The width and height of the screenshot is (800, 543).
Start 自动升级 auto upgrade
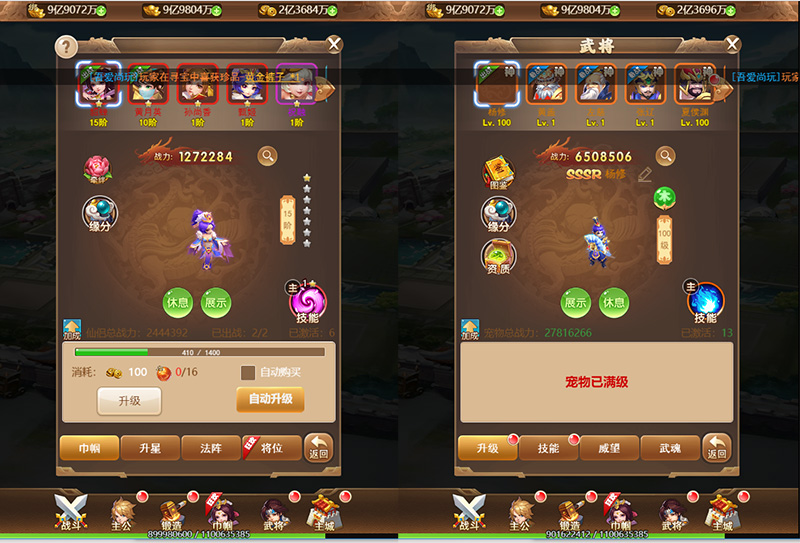[x=270, y=399]
